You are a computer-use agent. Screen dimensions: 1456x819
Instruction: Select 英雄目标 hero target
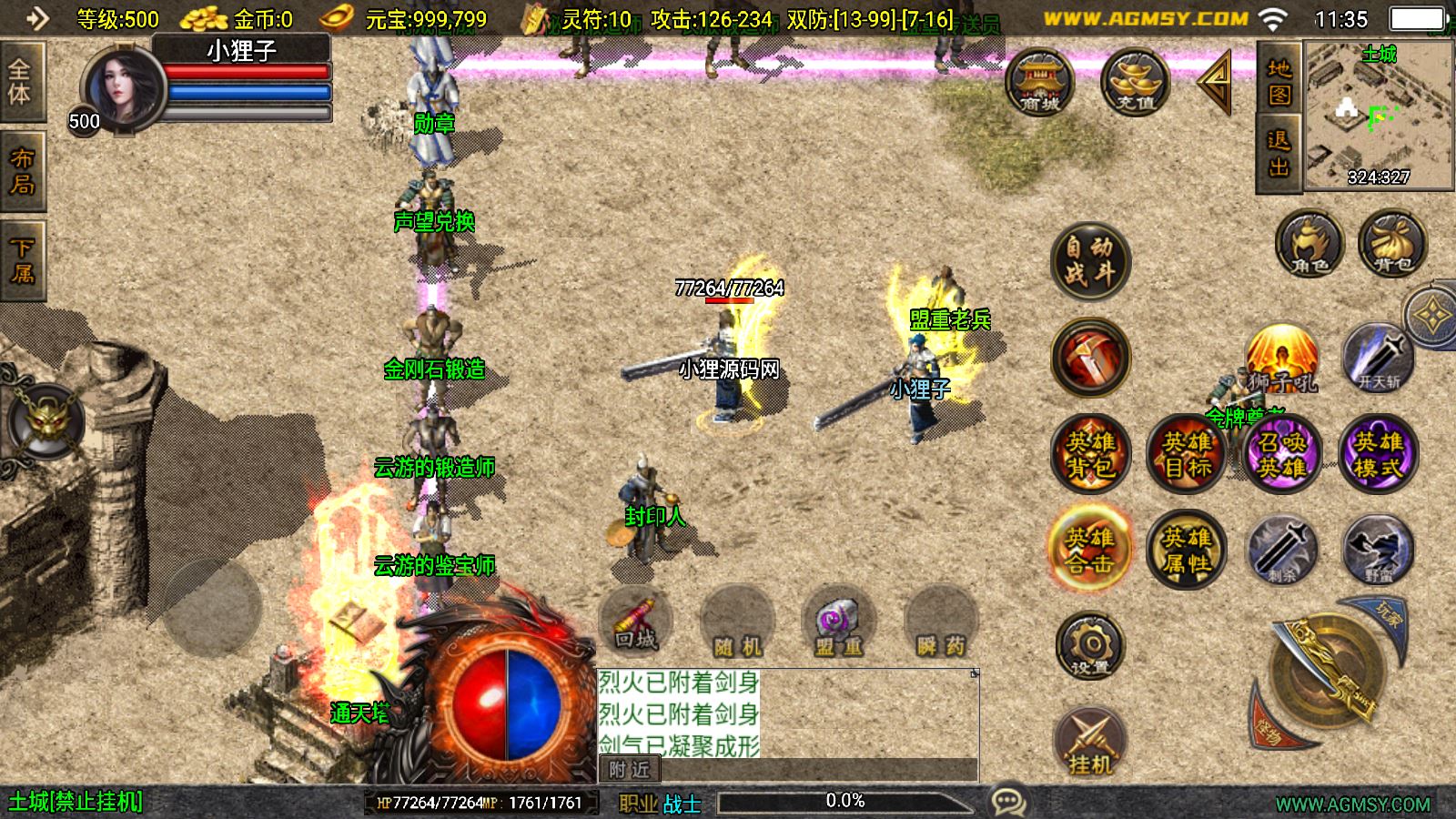(1187, 454)
